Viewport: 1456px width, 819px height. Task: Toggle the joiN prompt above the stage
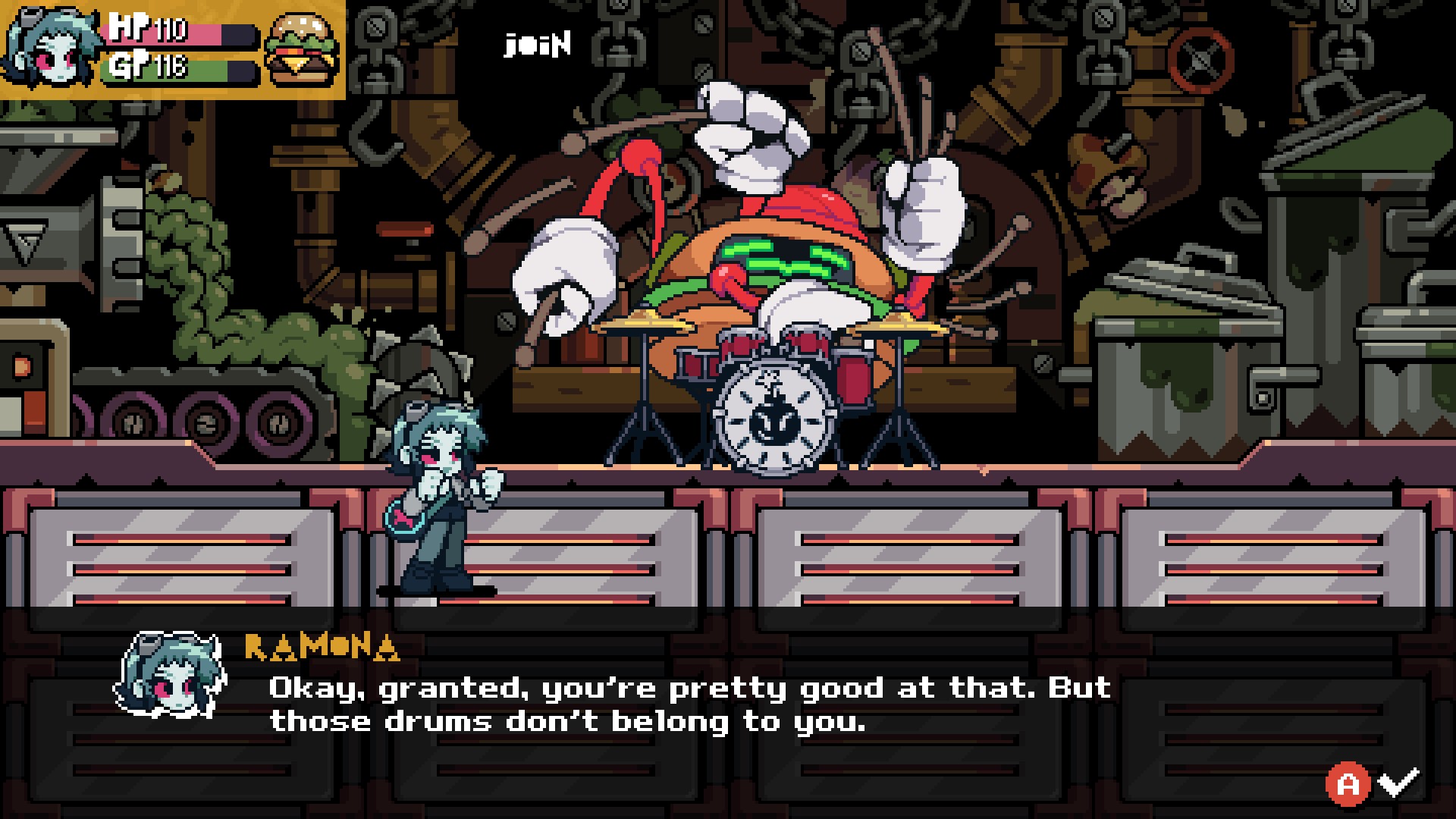click(x=536, y=45)
